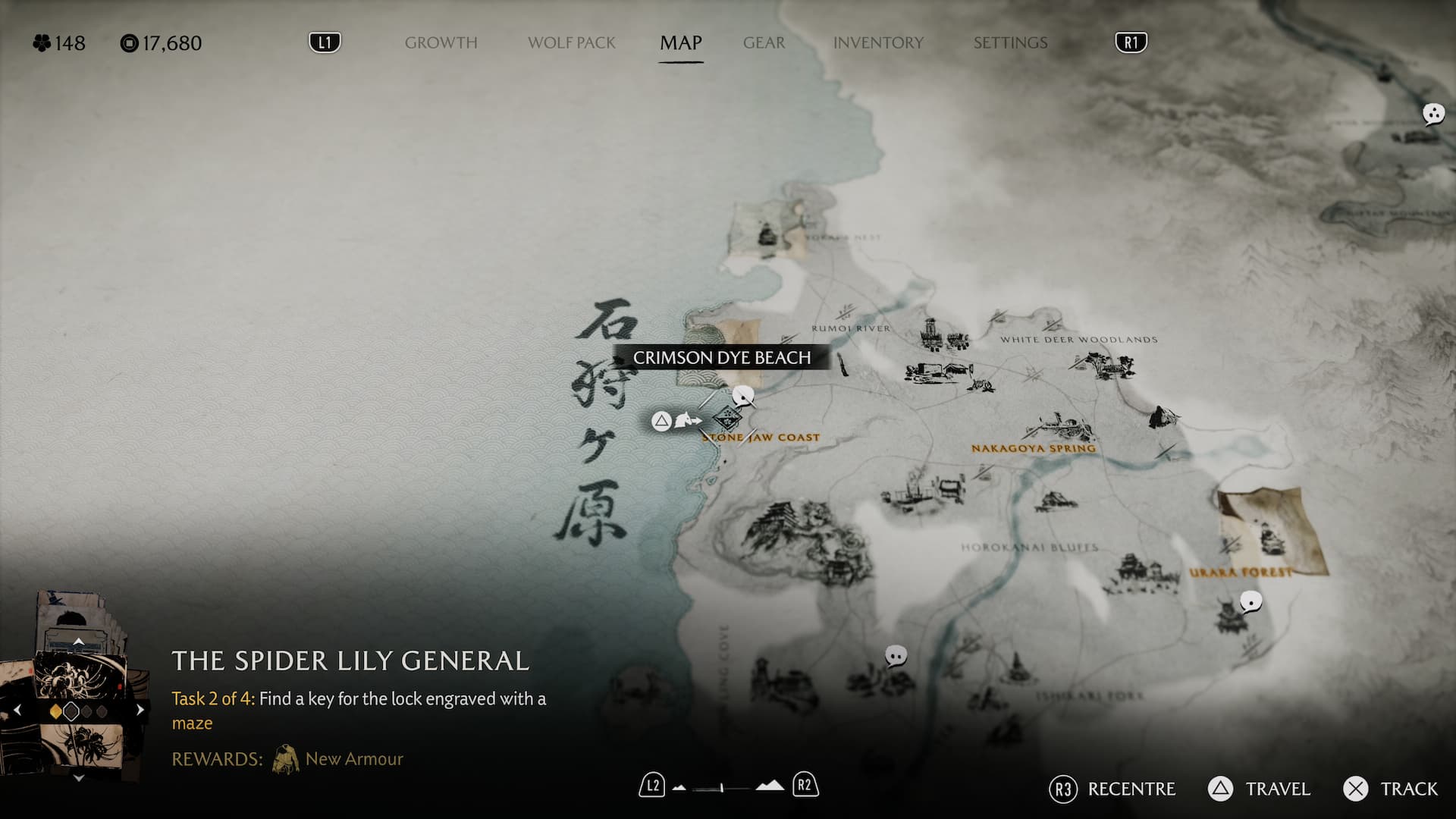1456x819 pixels.
Task: Show the previous quest card with left arrow
Action: coord(17,711)
